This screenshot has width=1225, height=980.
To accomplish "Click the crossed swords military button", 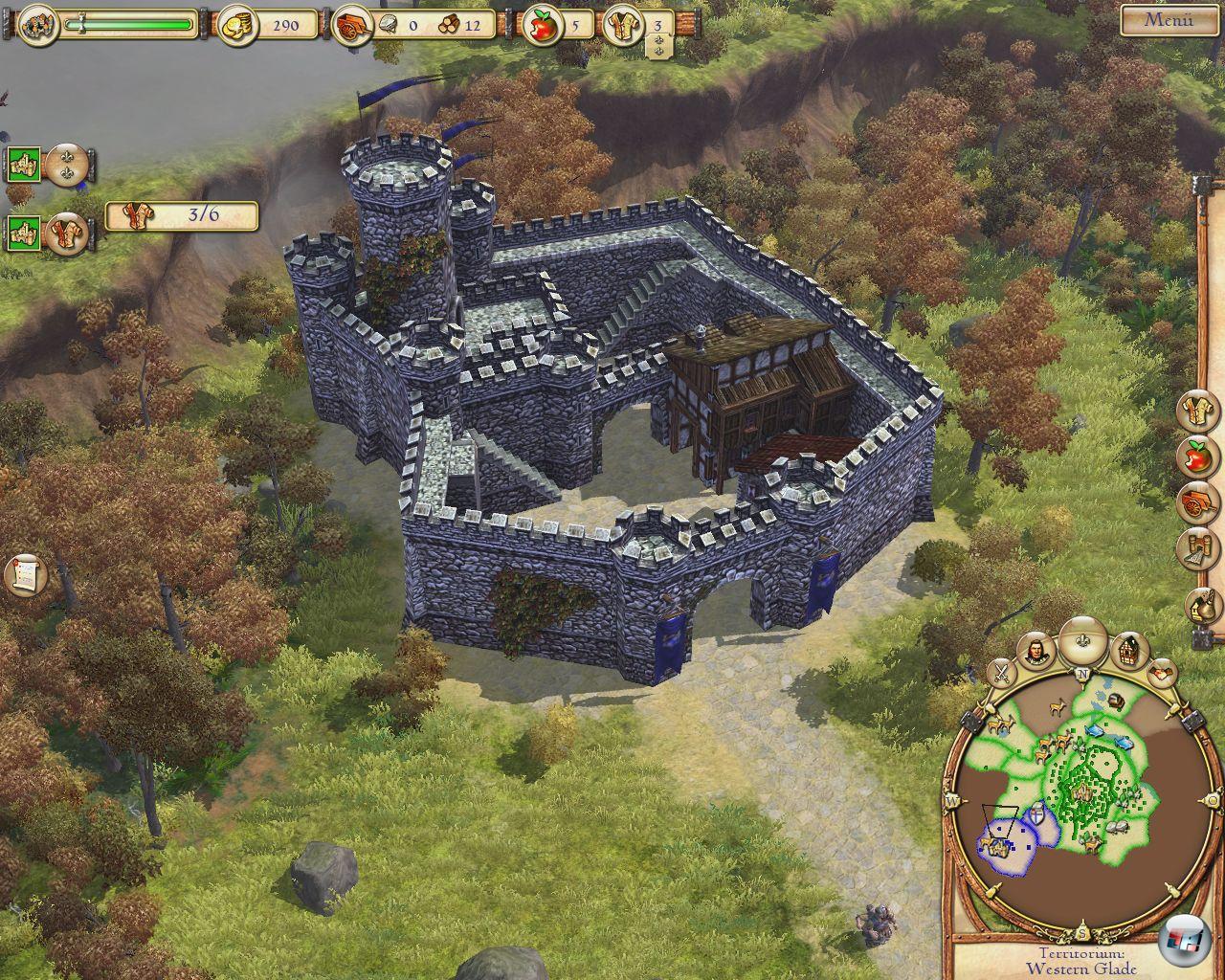I will [1002, 671].
